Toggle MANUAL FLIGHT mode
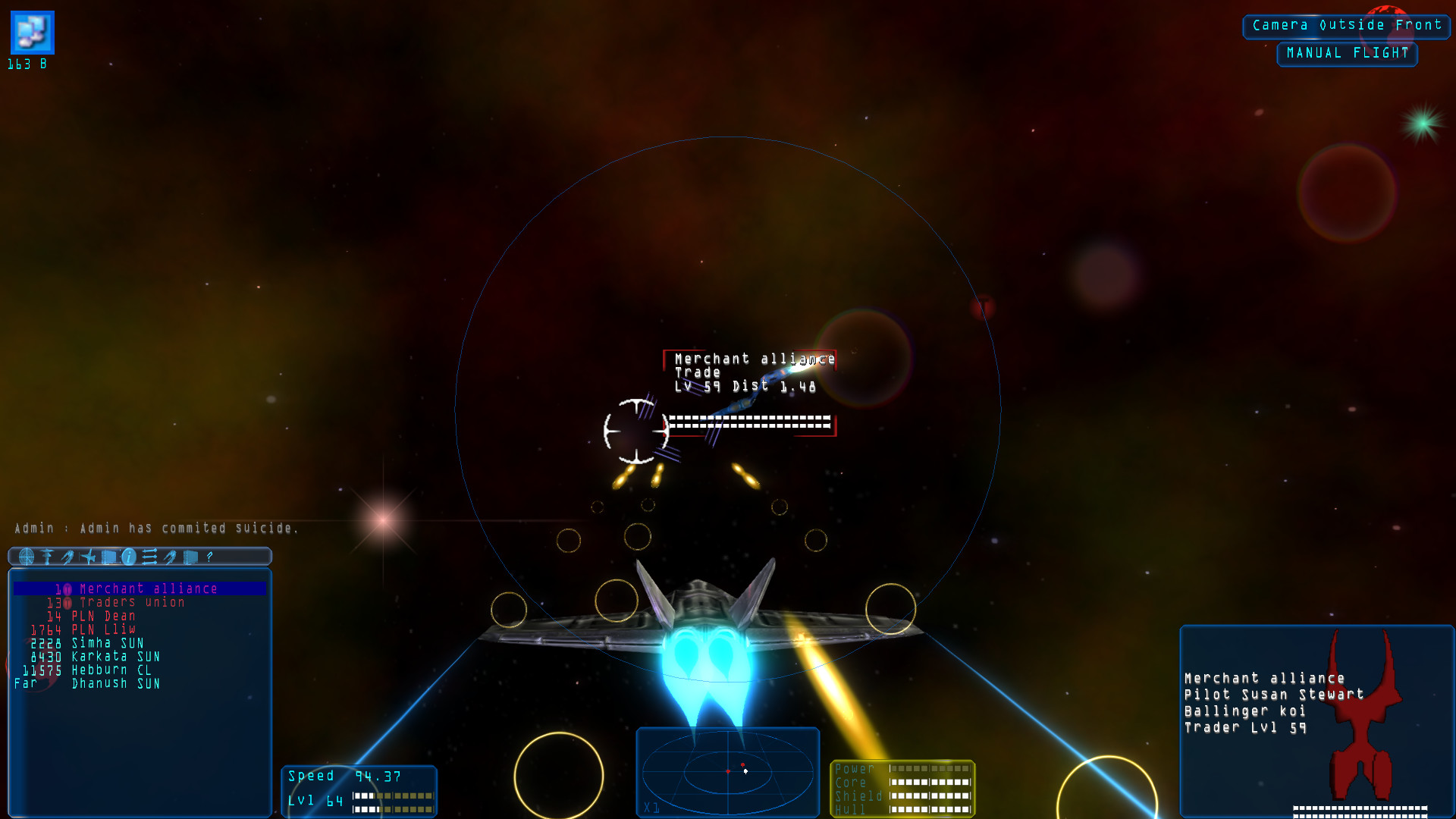This screenshot has width=1456, height=819. 1347,53
